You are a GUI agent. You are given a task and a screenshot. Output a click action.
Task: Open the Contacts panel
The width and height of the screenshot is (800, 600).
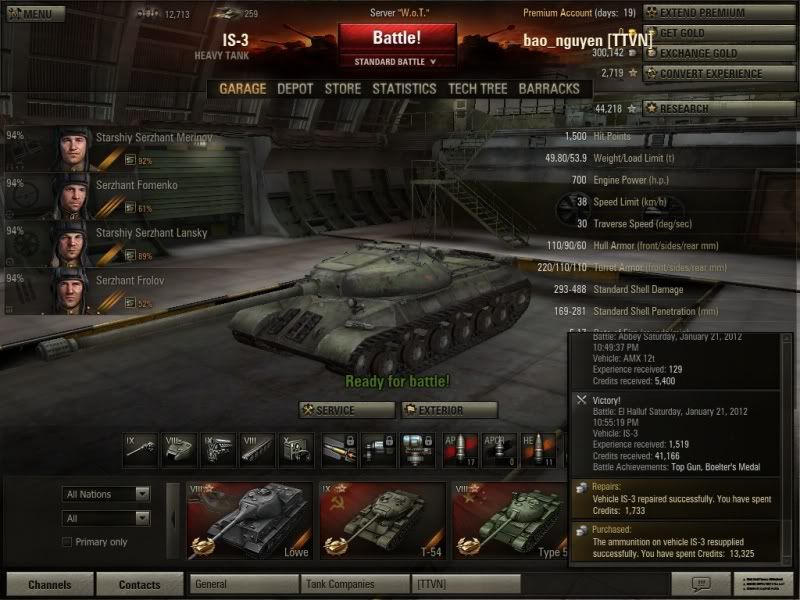(x=139, y=584)
